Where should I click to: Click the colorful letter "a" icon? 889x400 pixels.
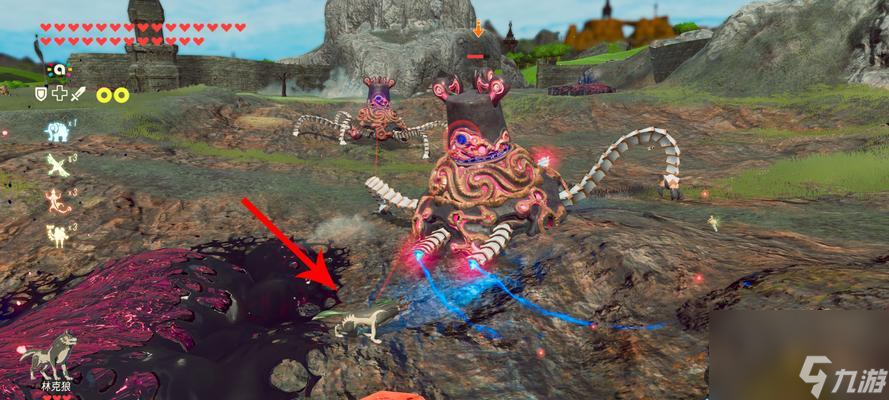tap(58, 69)
